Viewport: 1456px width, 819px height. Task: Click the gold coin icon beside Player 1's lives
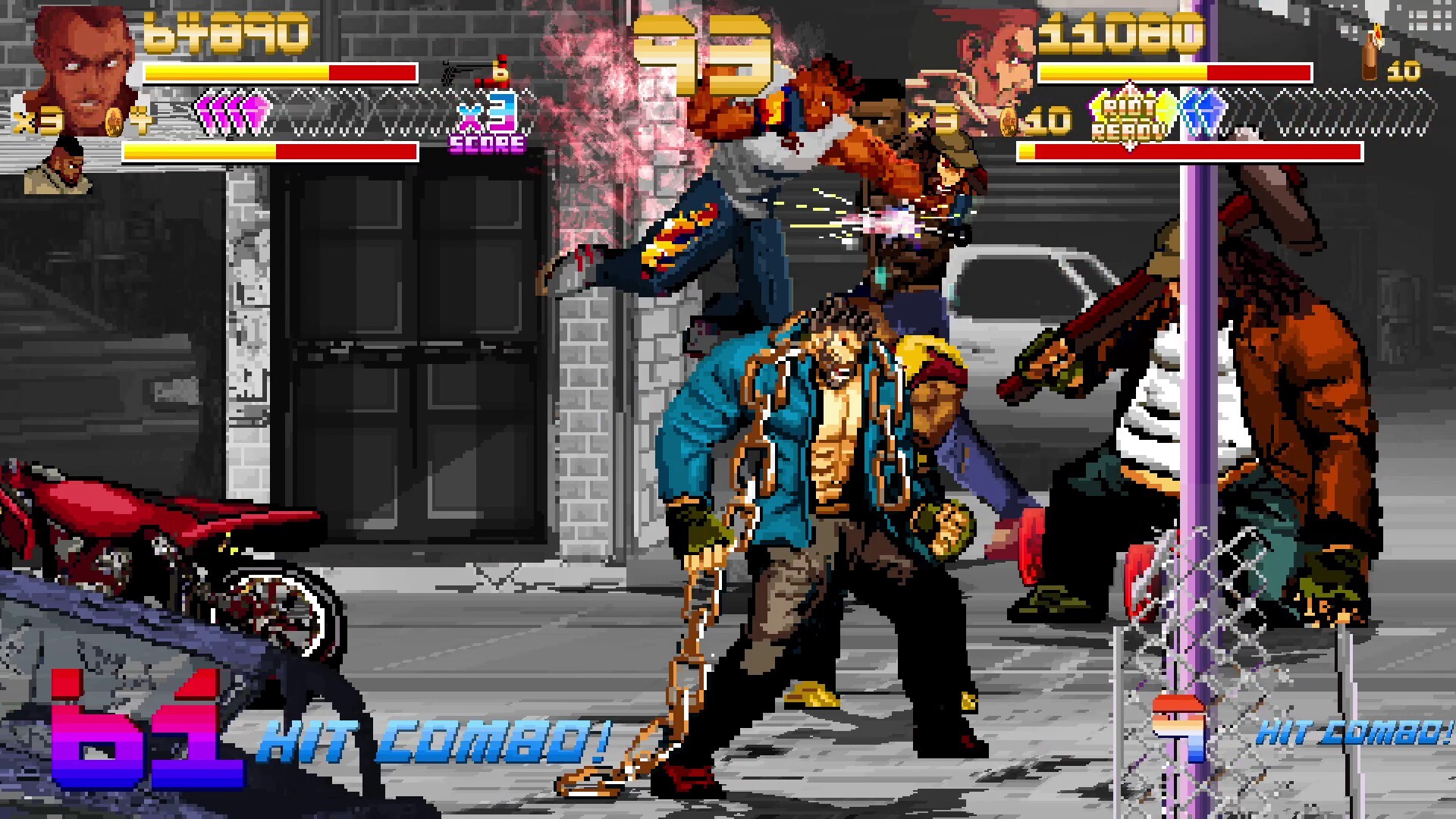[114, 124]
